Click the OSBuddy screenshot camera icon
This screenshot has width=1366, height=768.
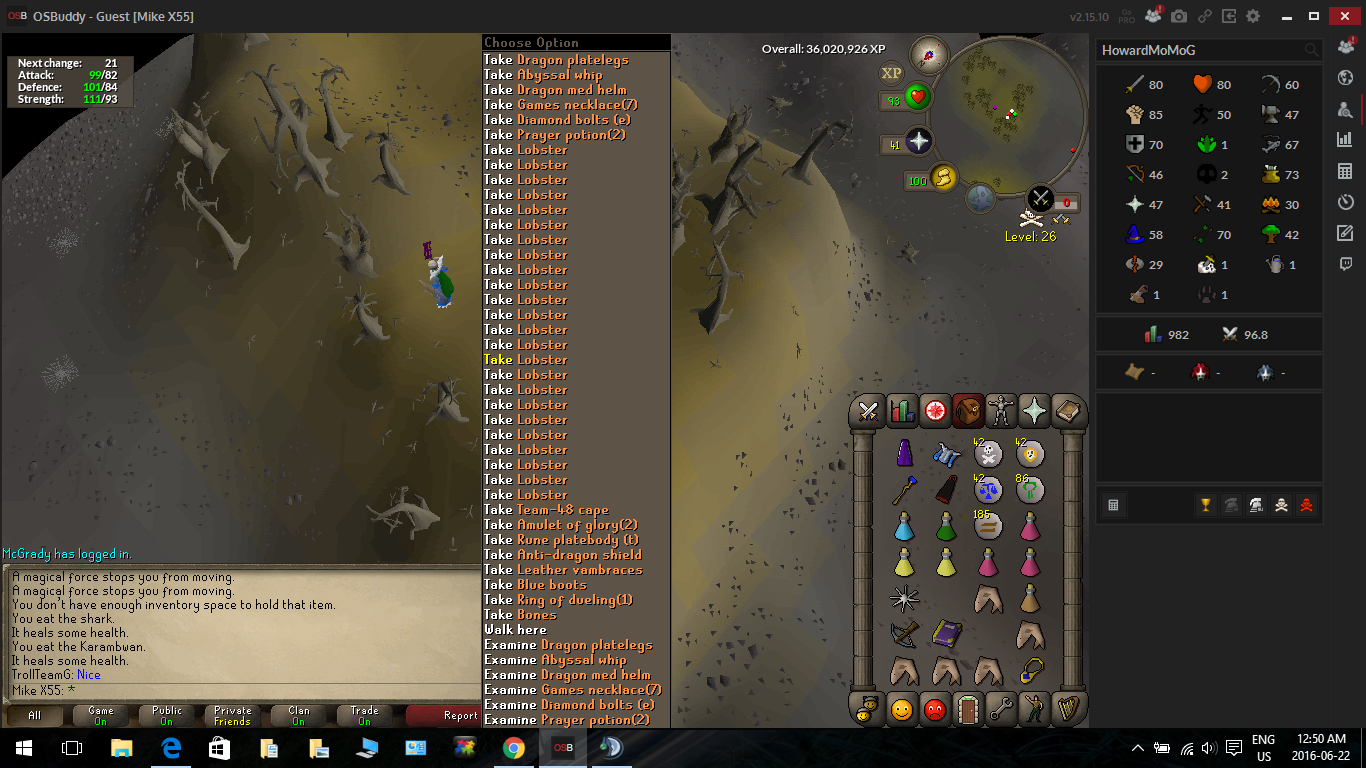(1179, 17)
